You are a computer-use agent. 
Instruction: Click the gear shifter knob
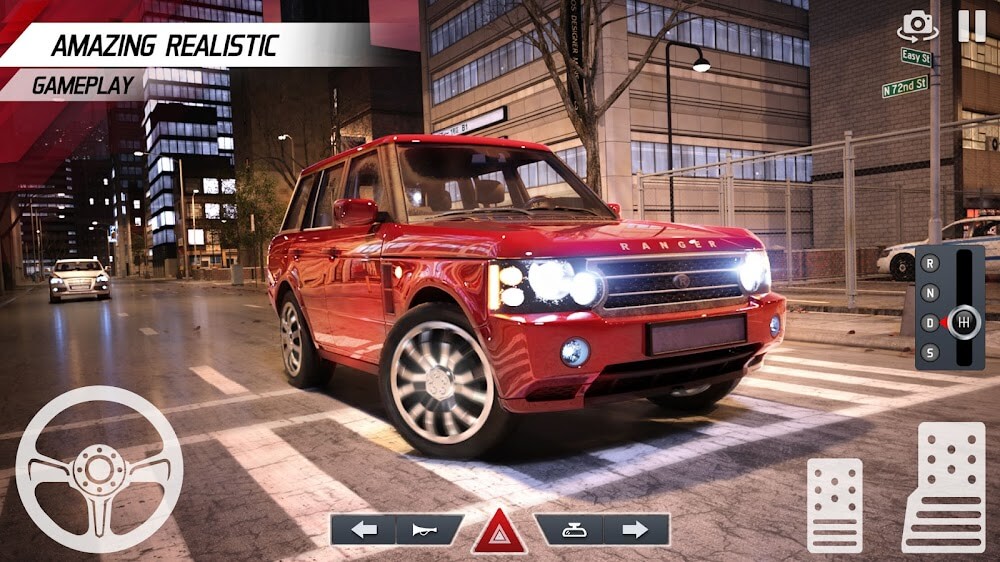(x=964, y=322)
